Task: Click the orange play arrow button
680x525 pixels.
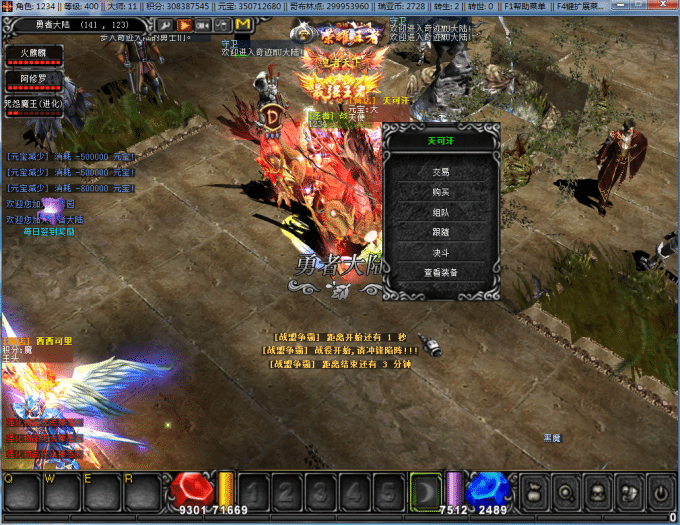Action: [184, 23]
